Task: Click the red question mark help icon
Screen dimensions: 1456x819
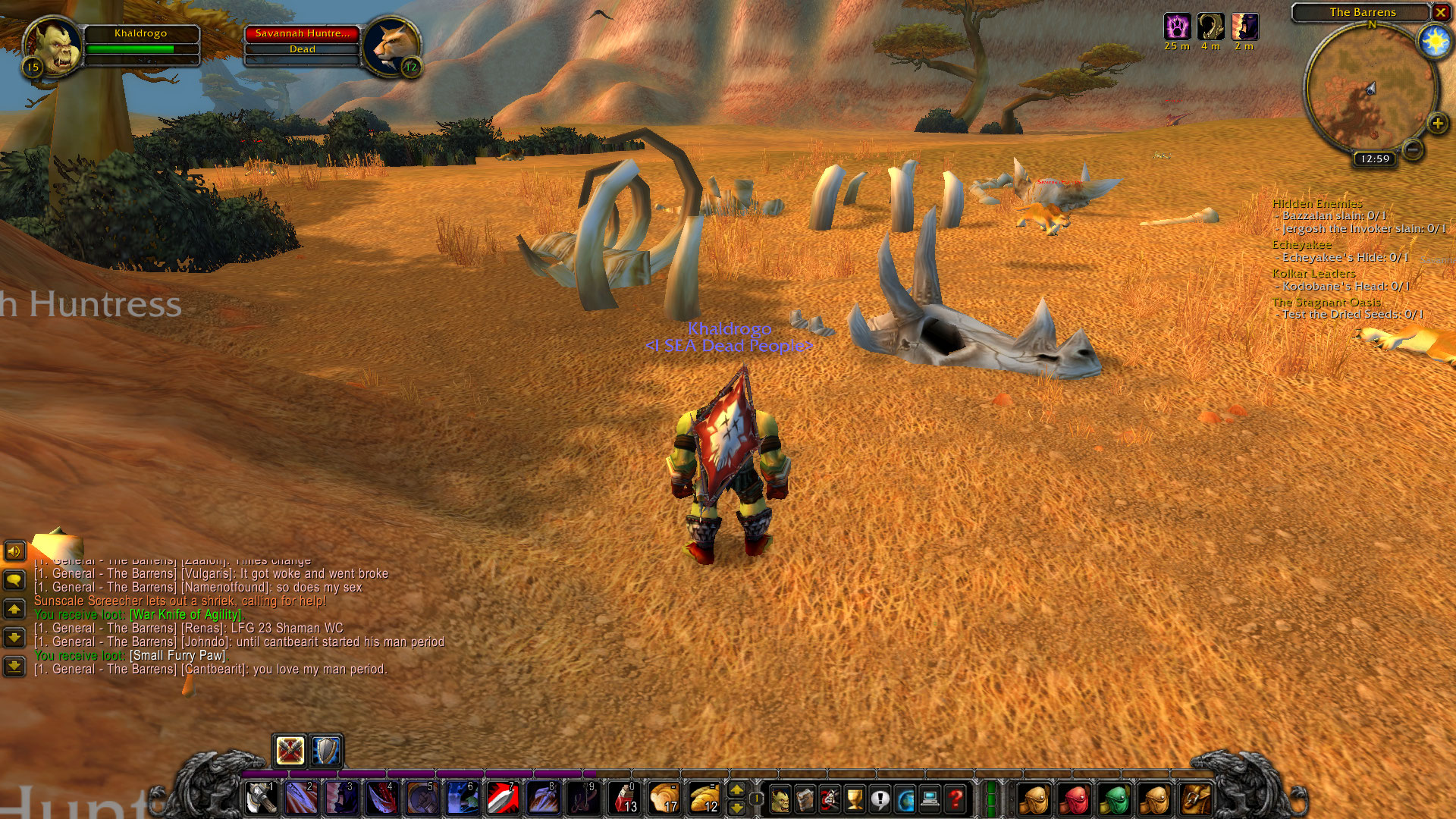Action: 955,800
